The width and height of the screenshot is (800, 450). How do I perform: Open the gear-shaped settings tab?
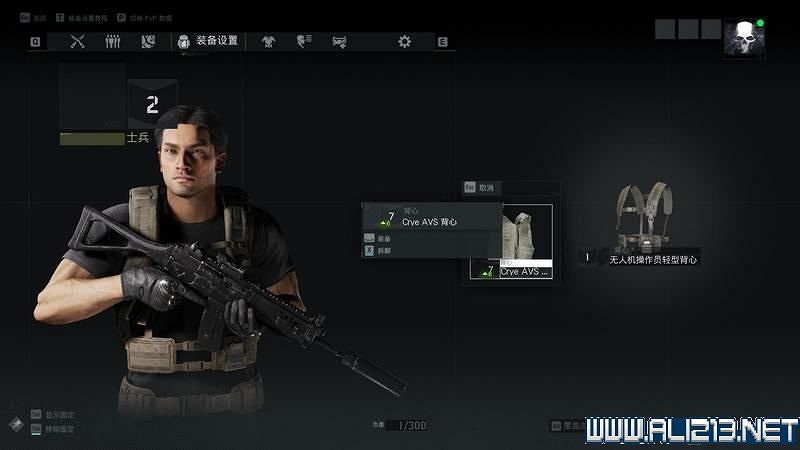404,42
